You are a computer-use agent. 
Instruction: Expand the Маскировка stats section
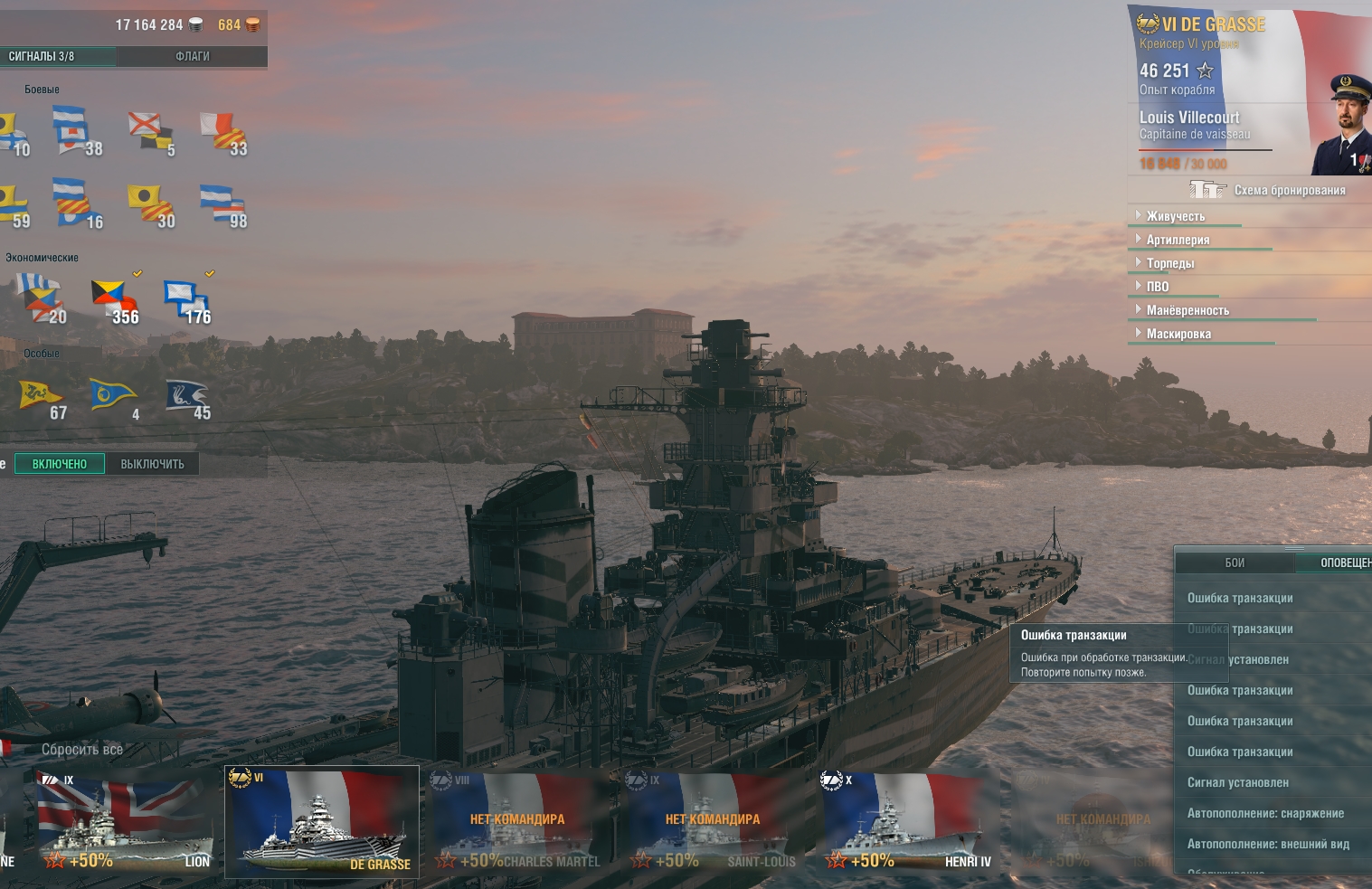1178,334
